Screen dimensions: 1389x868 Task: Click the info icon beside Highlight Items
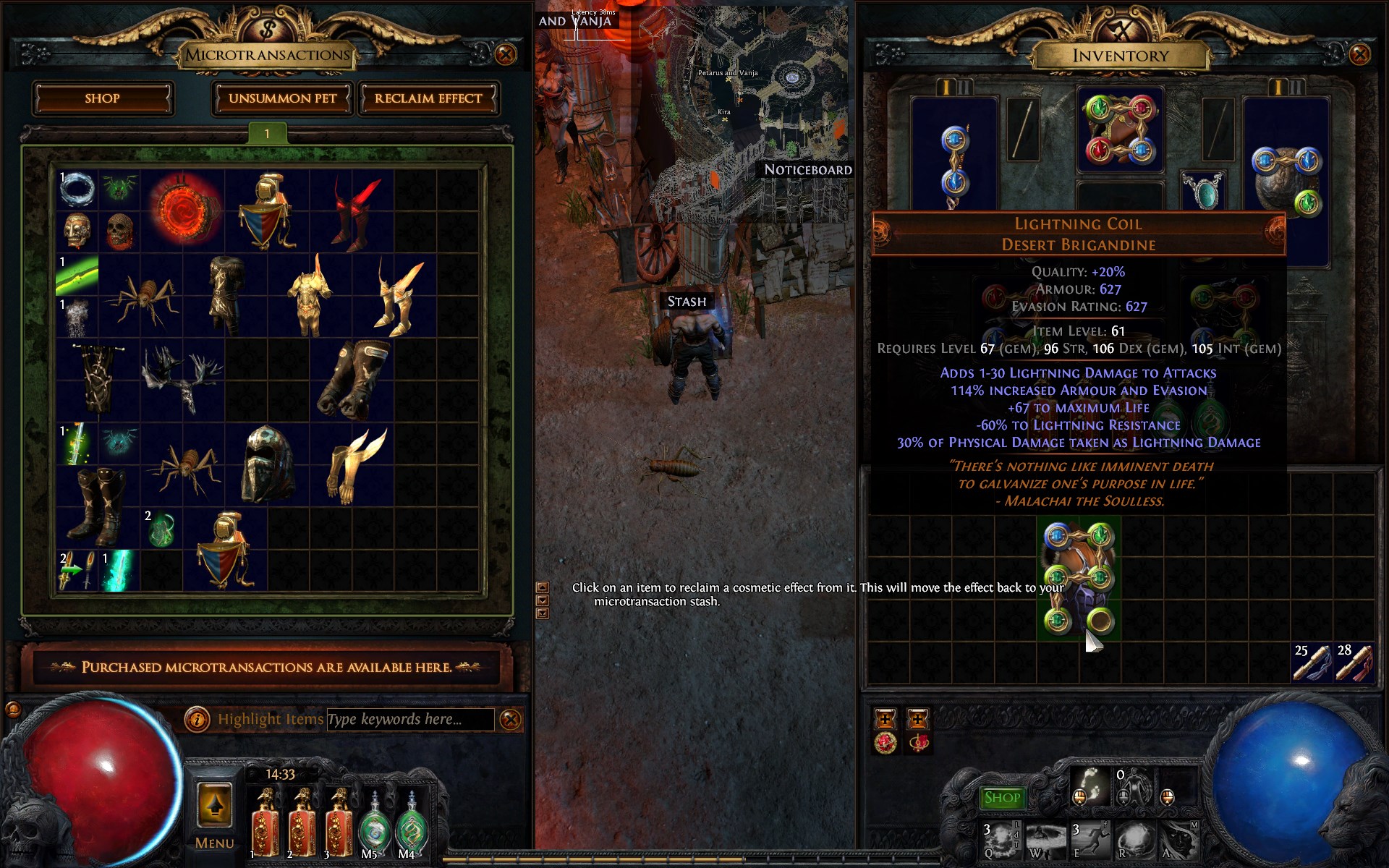click(197, 719)
